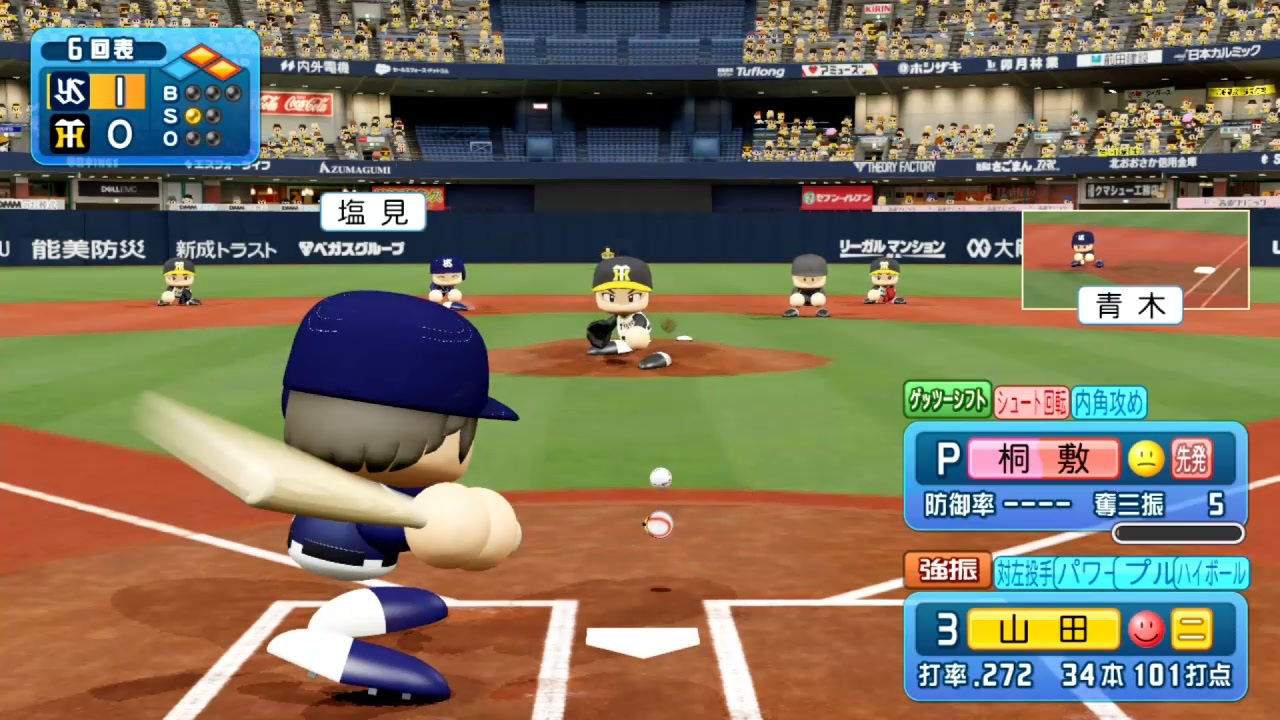Switch to the ハイボール tendency tab
The width and height of the screenshot is (1280, 720).
coord(1210,572)
